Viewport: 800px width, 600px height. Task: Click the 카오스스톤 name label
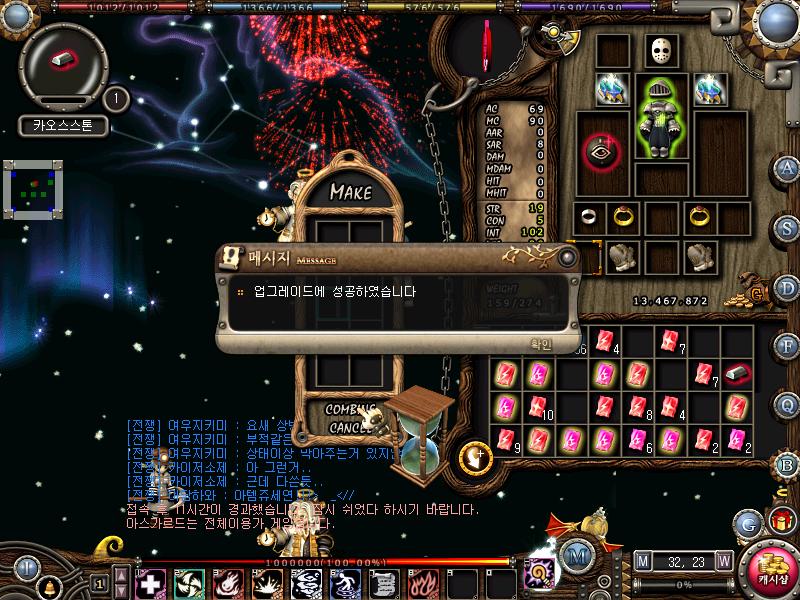pos(62,127)
